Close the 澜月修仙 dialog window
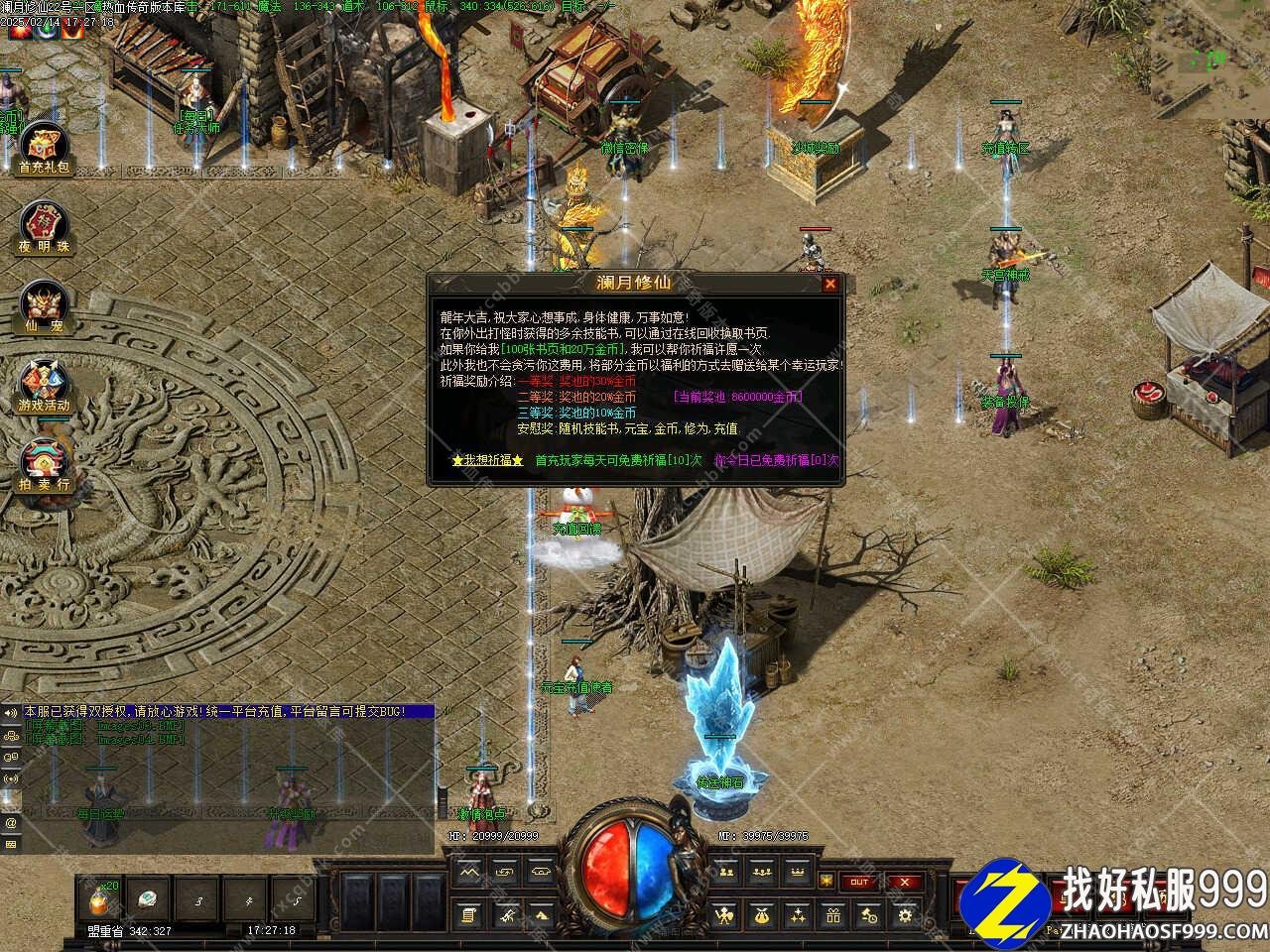Viewport: 1270px width, 952px height. tap(830, 284)
